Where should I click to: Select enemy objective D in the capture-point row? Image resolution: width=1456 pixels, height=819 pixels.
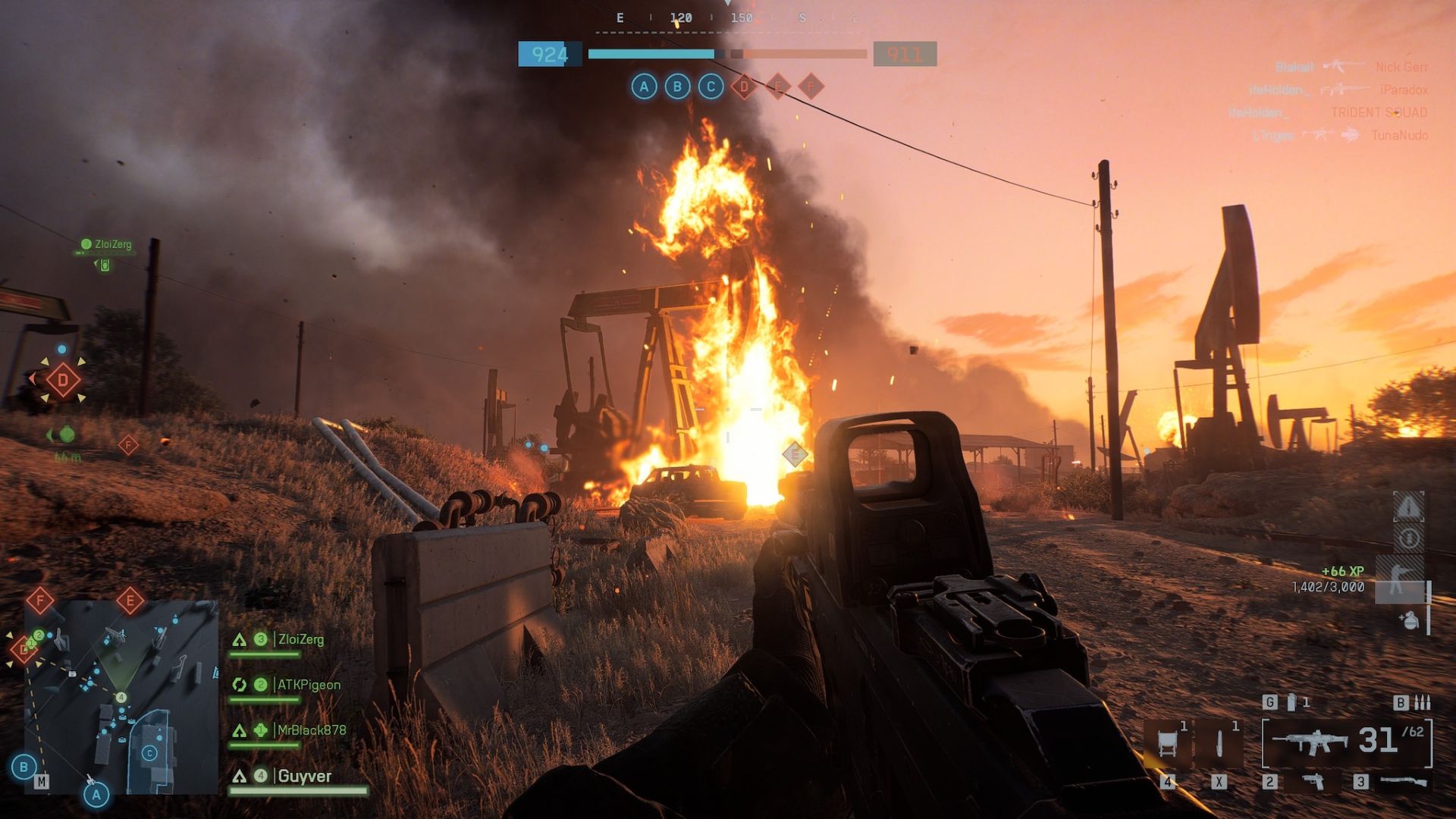tap(744, 86)
